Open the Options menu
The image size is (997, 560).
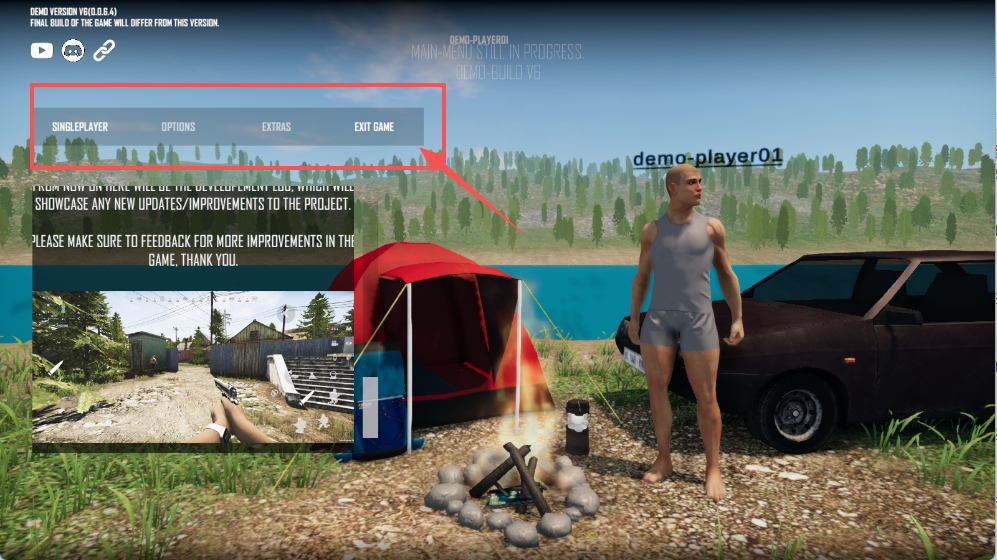click(178, 127)
